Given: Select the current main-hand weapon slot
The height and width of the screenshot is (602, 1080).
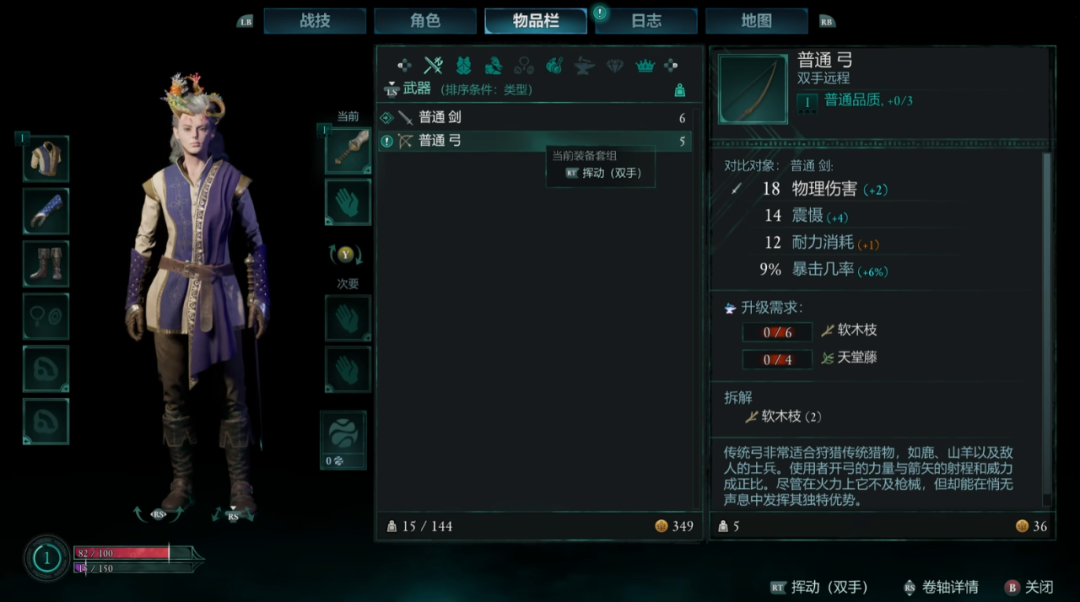Looking at the screenshot, I should 348,150.
